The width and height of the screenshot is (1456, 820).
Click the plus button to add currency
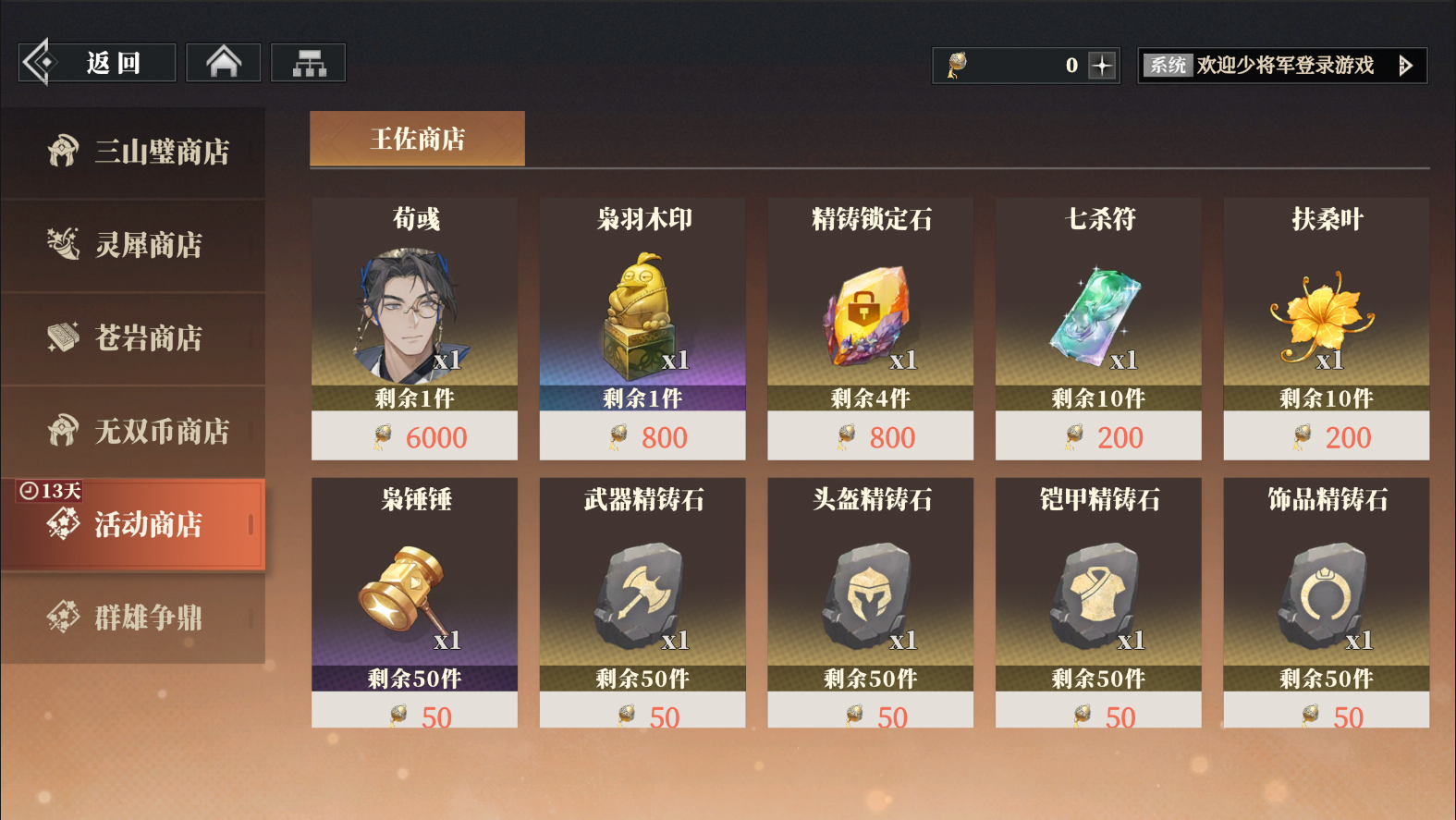pos(1098,64)
